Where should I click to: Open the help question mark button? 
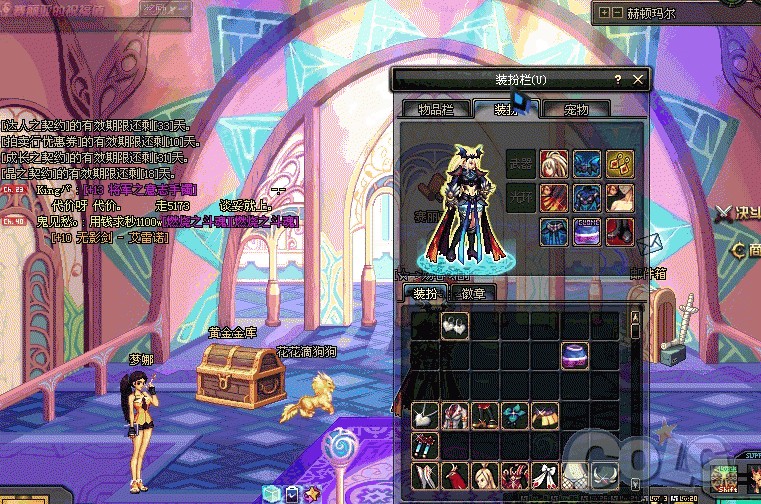[618, 79]
